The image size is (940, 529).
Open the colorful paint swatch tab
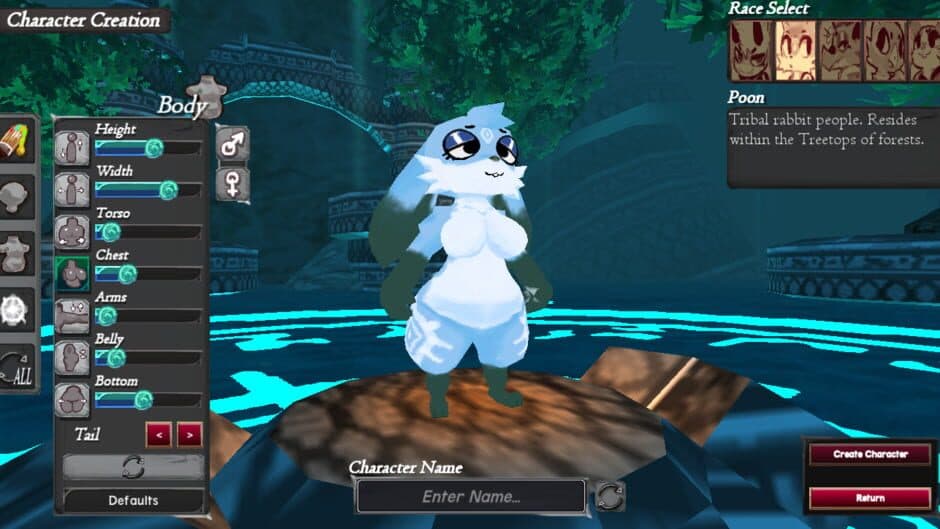[x=19, y=143]
